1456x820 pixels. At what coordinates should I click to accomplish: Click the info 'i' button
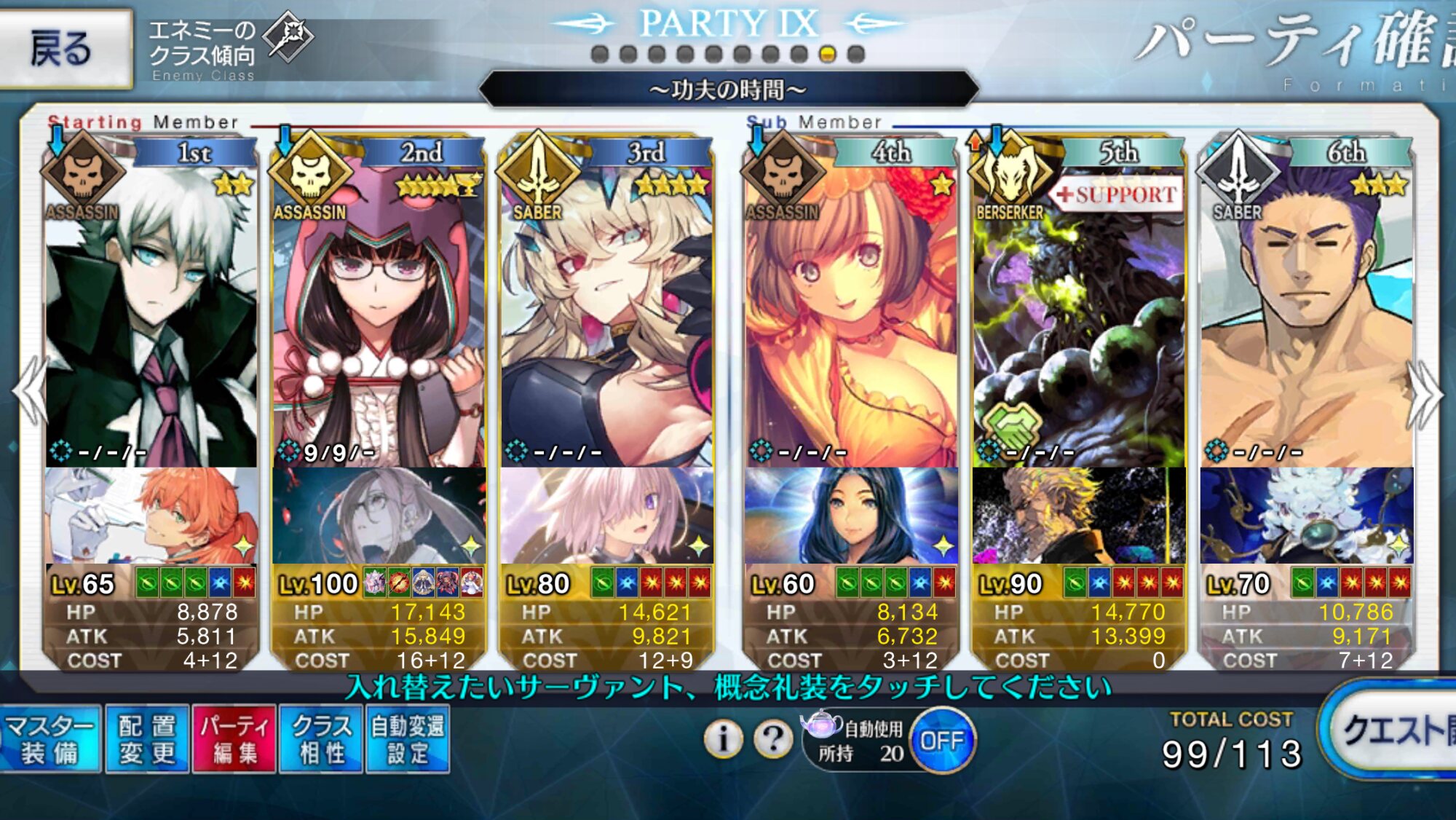tap(723, 739)
